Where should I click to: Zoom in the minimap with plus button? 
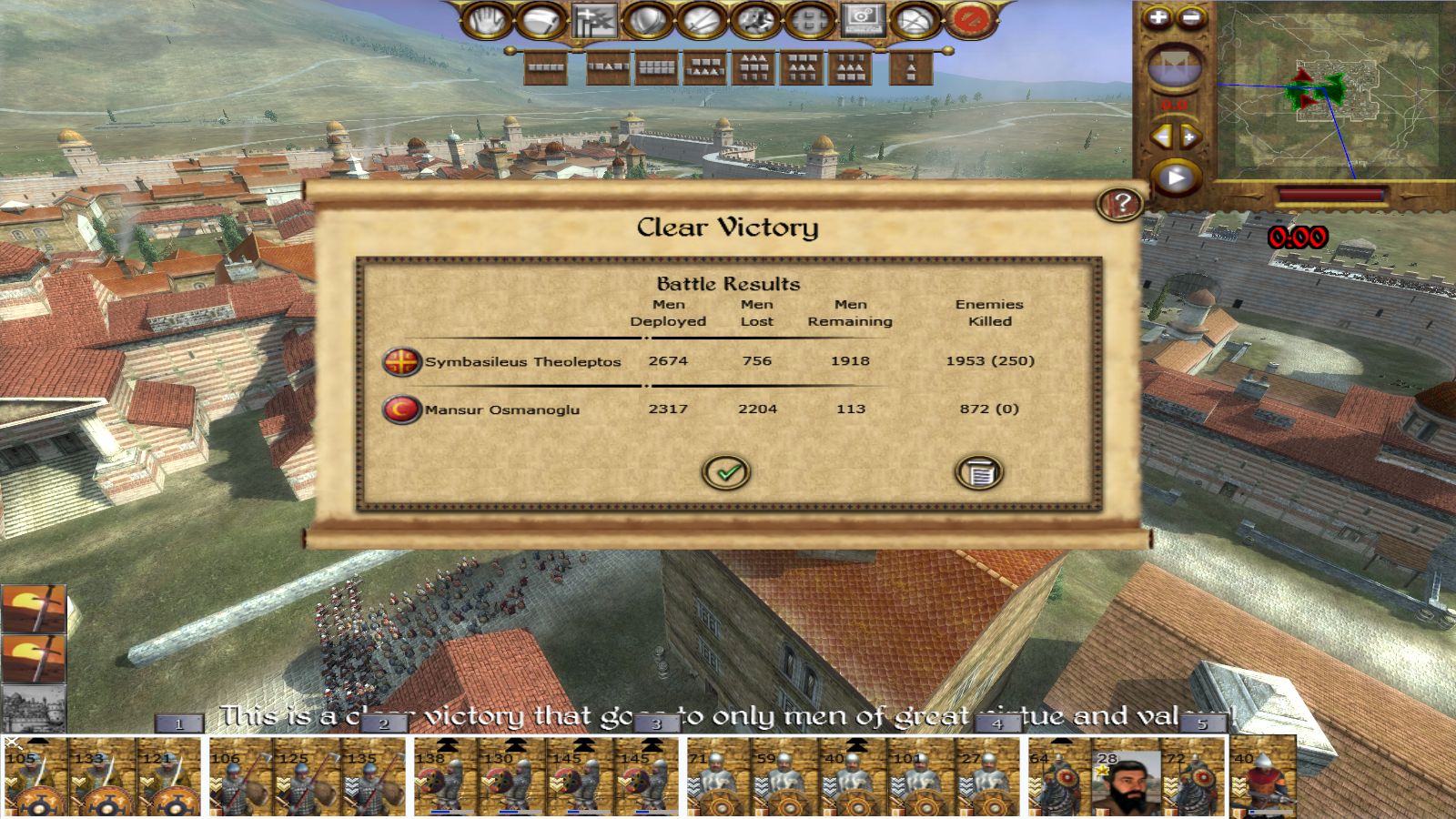pos(1158,17)
